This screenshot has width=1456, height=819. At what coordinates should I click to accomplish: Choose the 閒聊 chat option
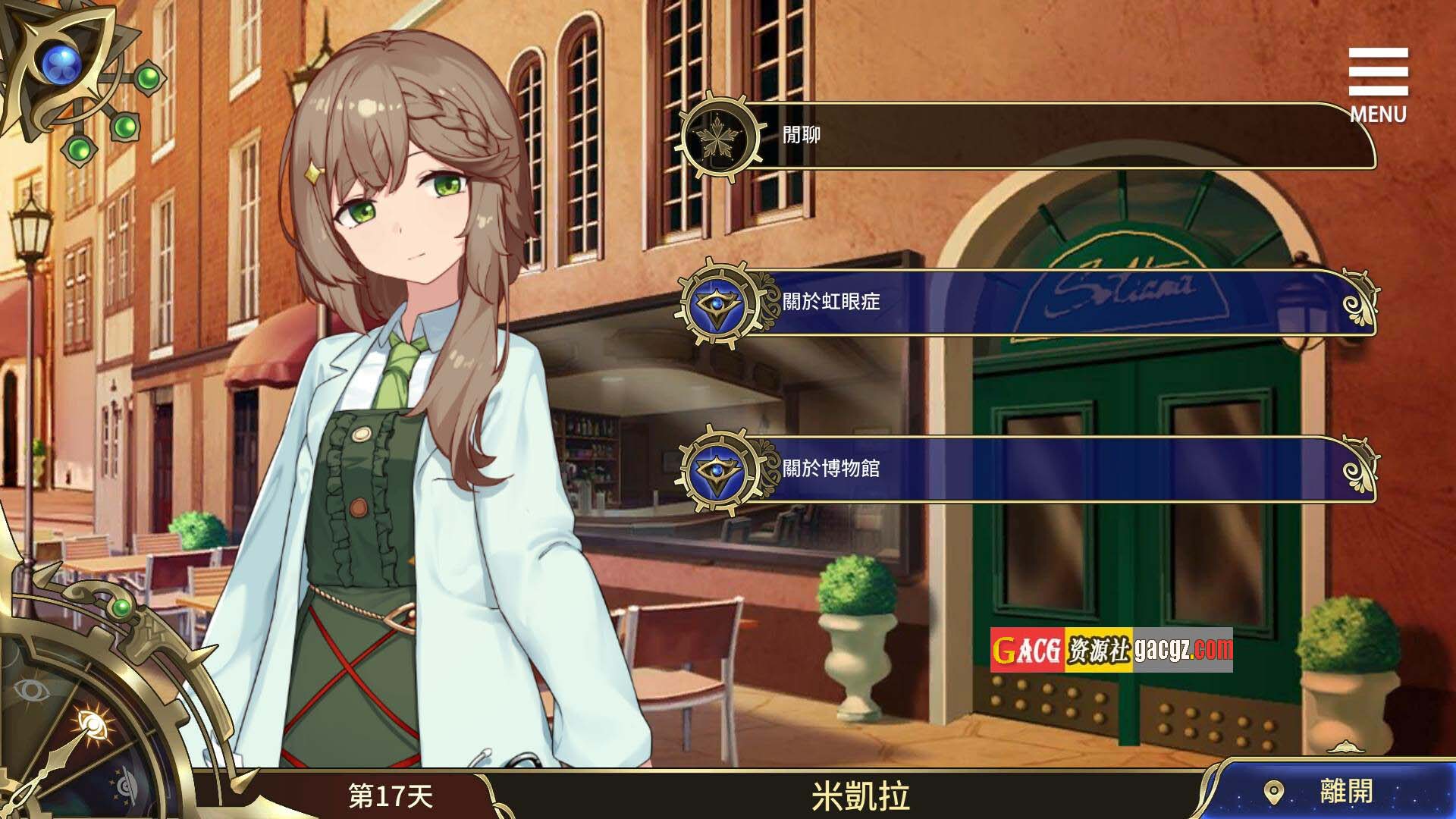point(1024,136)
